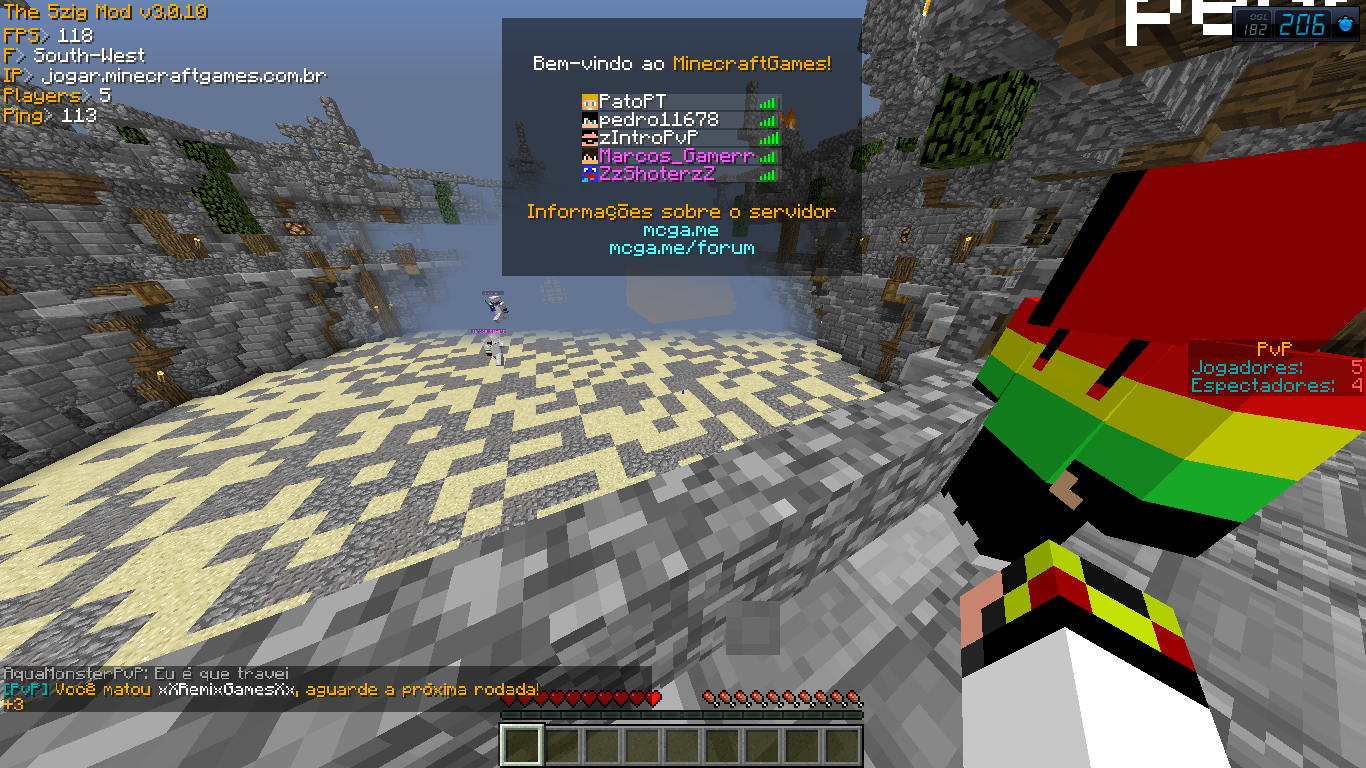The image size is (1366, 768).
Task: Click AquaMonsterPvP's chat message
Action: click(x=147, y=674)
